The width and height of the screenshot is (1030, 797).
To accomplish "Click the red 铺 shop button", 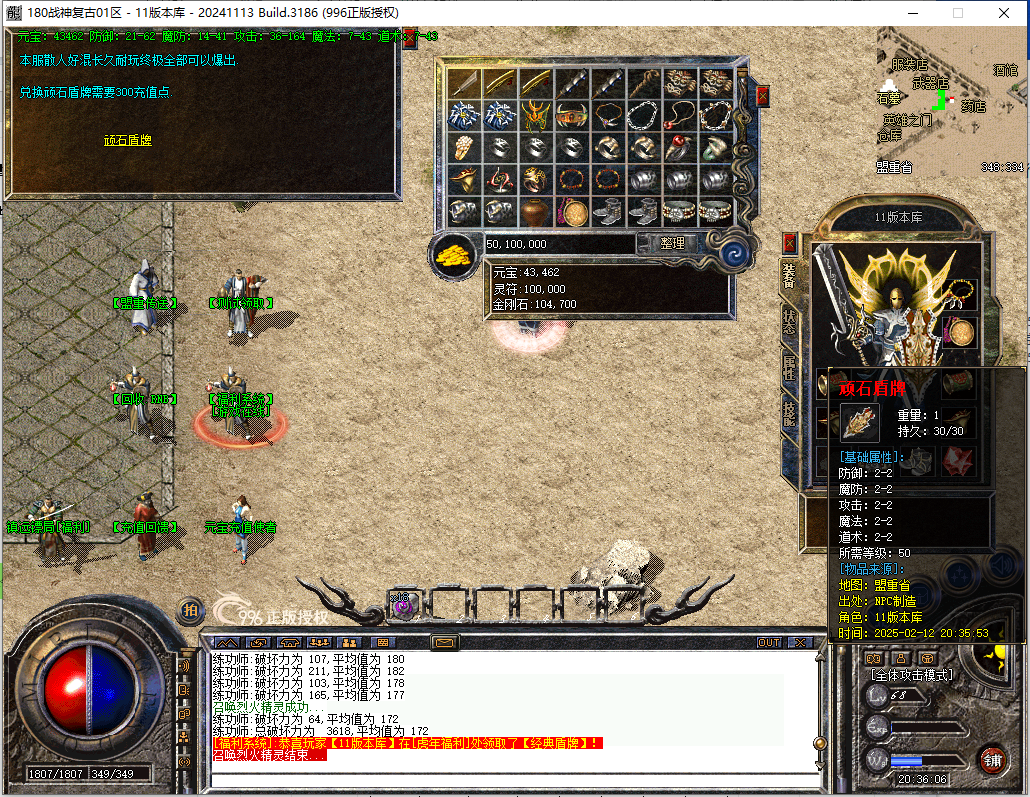I will pyautogui.click(x=992, y=758).
